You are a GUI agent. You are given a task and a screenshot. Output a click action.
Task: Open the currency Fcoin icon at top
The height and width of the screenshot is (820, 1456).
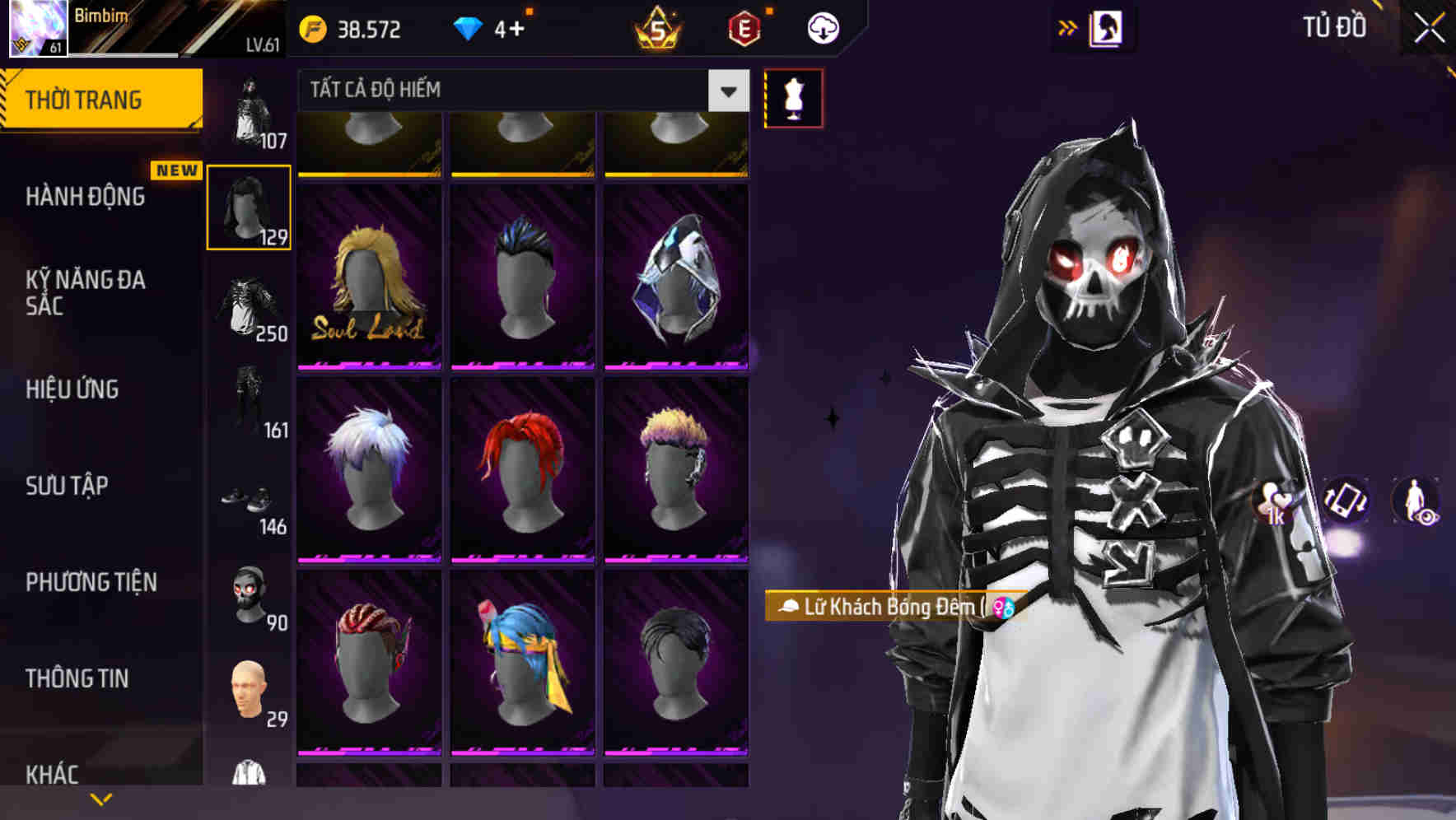(x=311, y=28)
